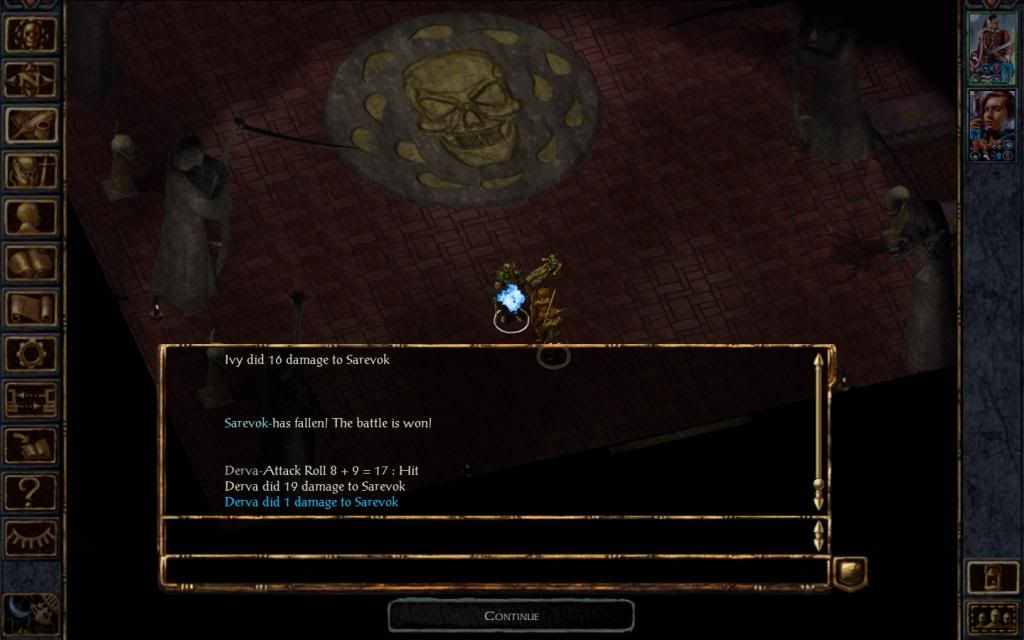Click the shield button beside the dialog box
Image resolution: width=1024 pixels, height=640 pixels.
click(850, 571)
